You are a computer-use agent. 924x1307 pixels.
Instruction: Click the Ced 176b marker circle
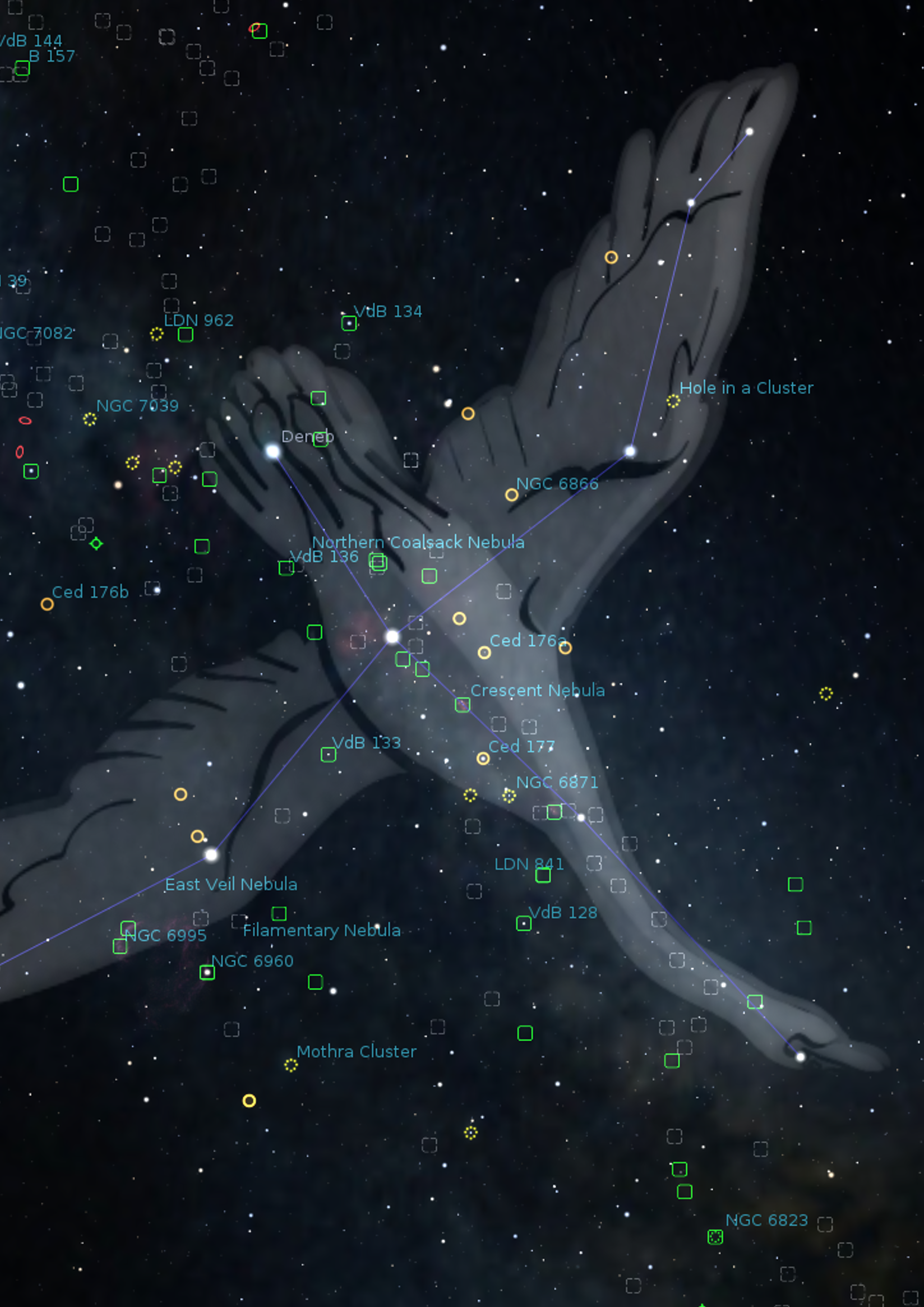47,604
